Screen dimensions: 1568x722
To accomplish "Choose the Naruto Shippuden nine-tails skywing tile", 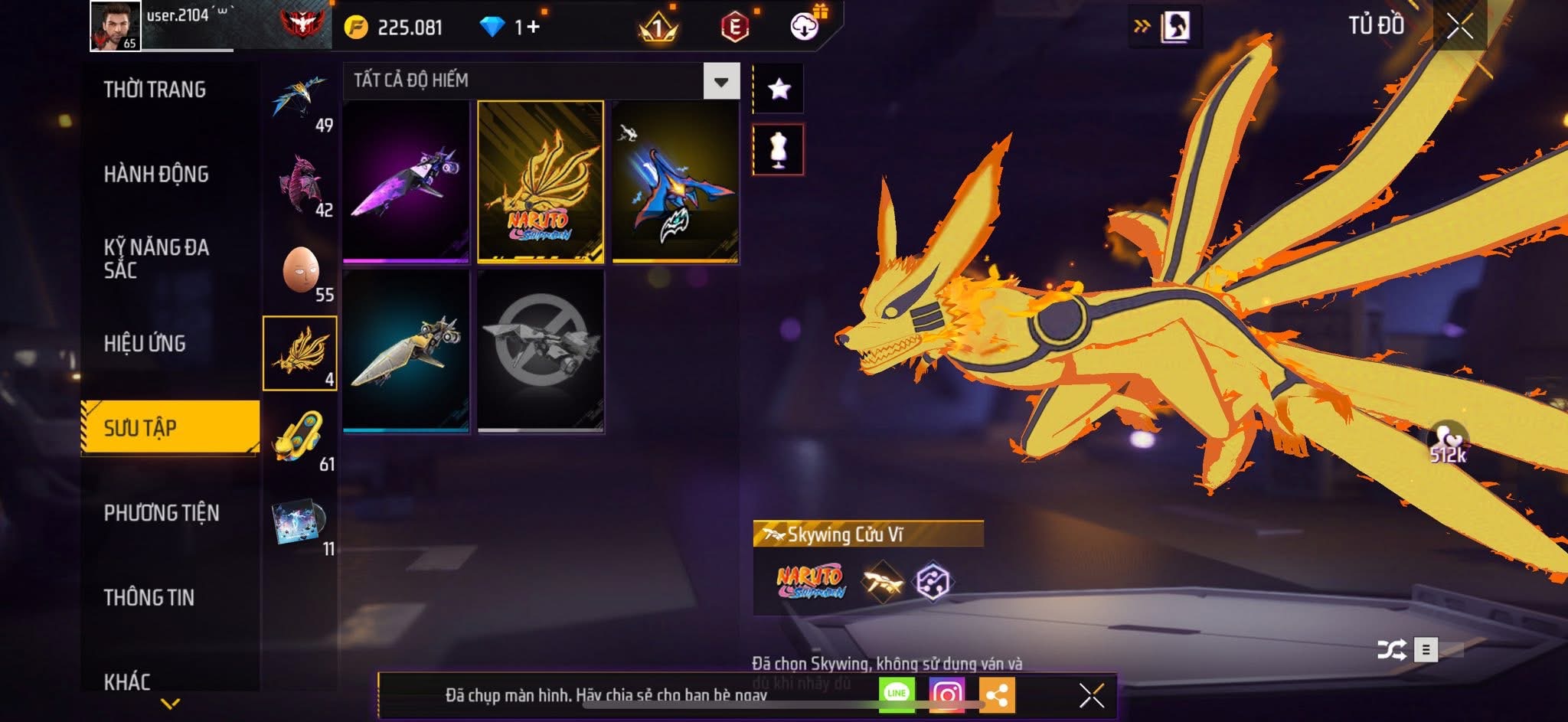I will click(x=541, y=182).
